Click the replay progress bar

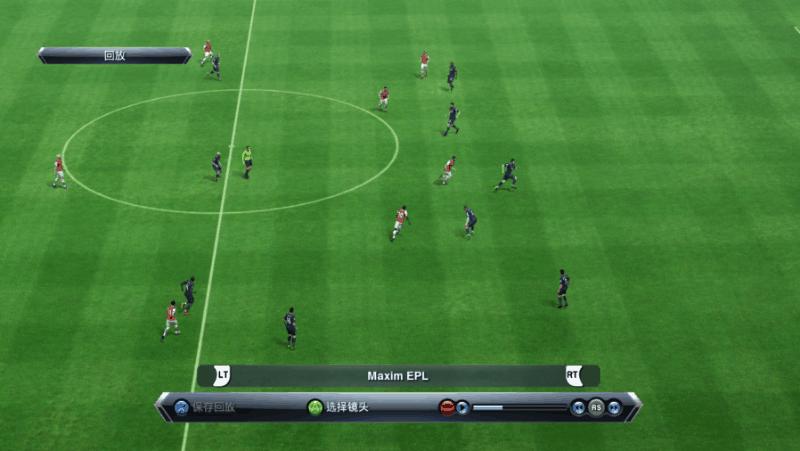(518, 407)
